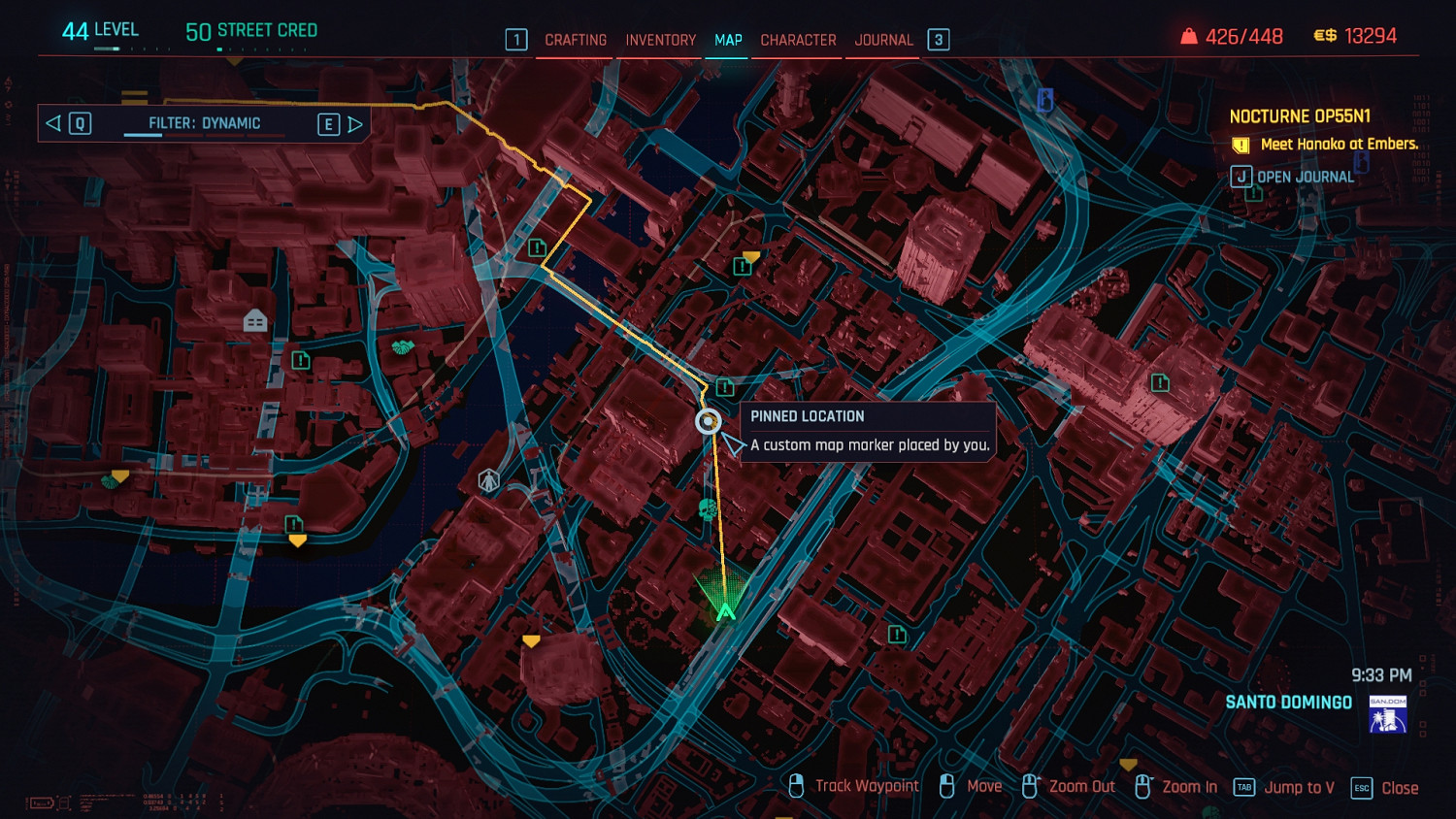Screen dimensions: 1456x819
Task: Open the INVENTORY tab
Action: (661, 40)
